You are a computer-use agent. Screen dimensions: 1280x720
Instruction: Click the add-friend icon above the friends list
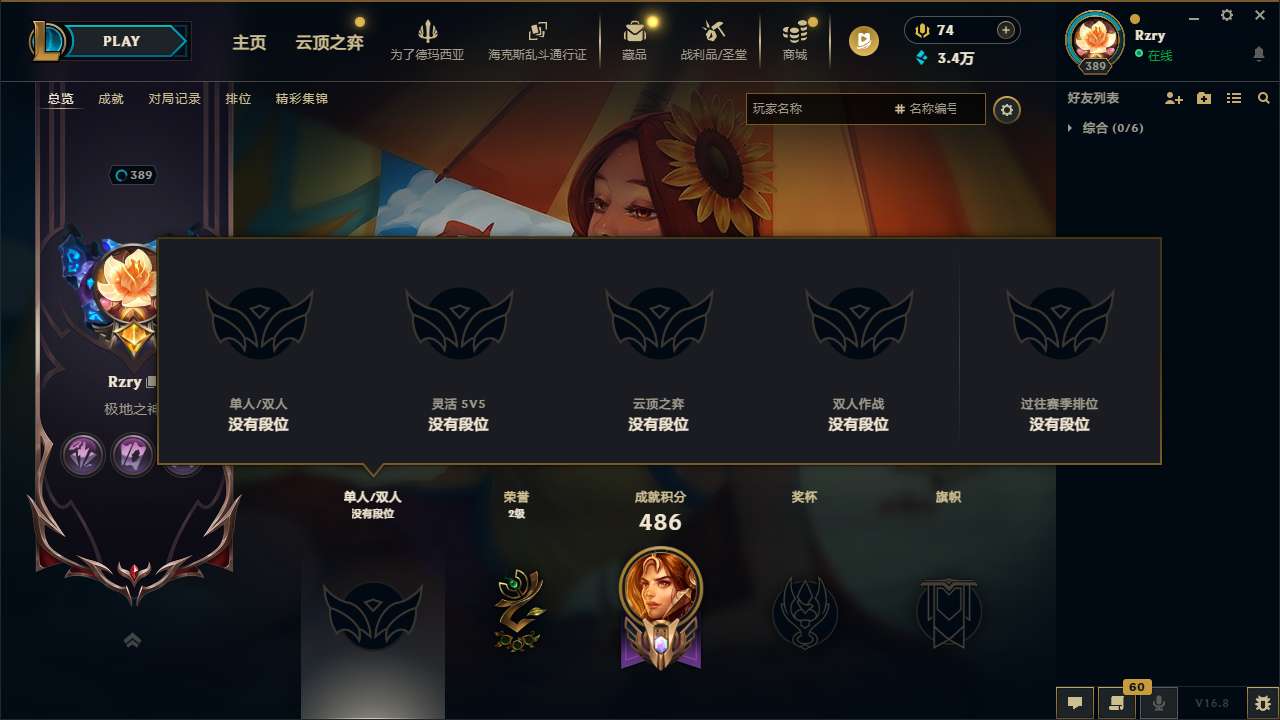click(1172, 98)
